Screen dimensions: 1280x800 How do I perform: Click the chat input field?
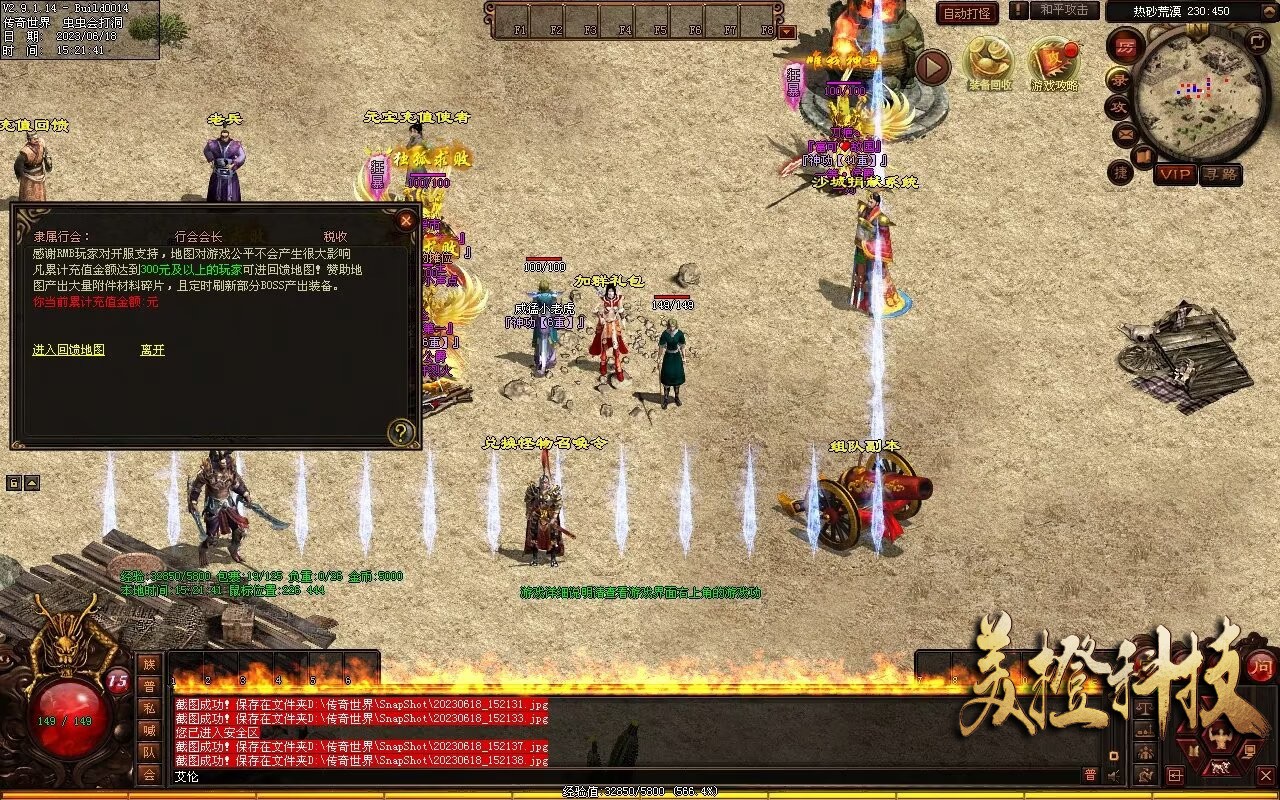pyautogui.click(x=620, y=776)
